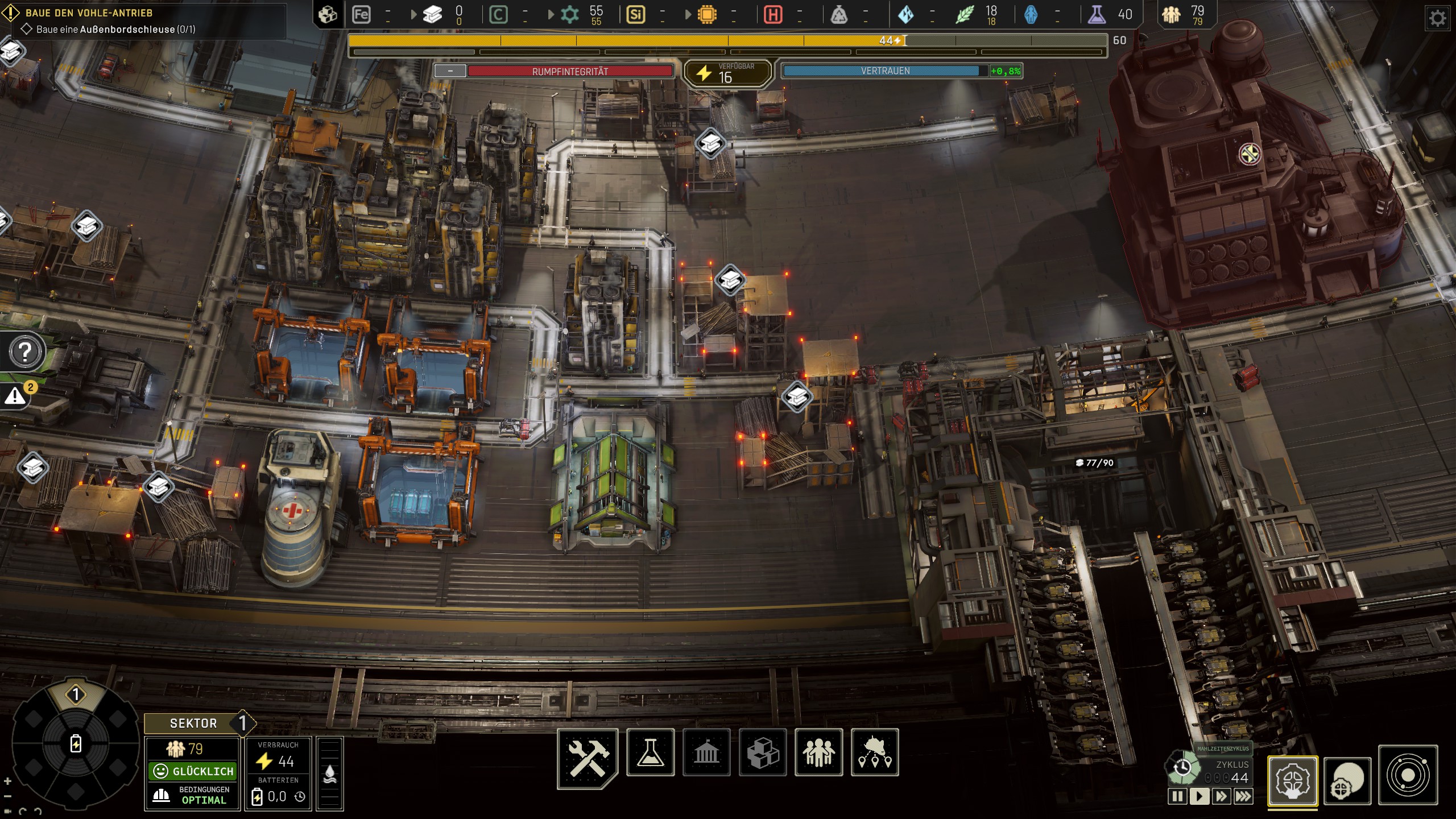Open the pillared building policies menu

706,752
